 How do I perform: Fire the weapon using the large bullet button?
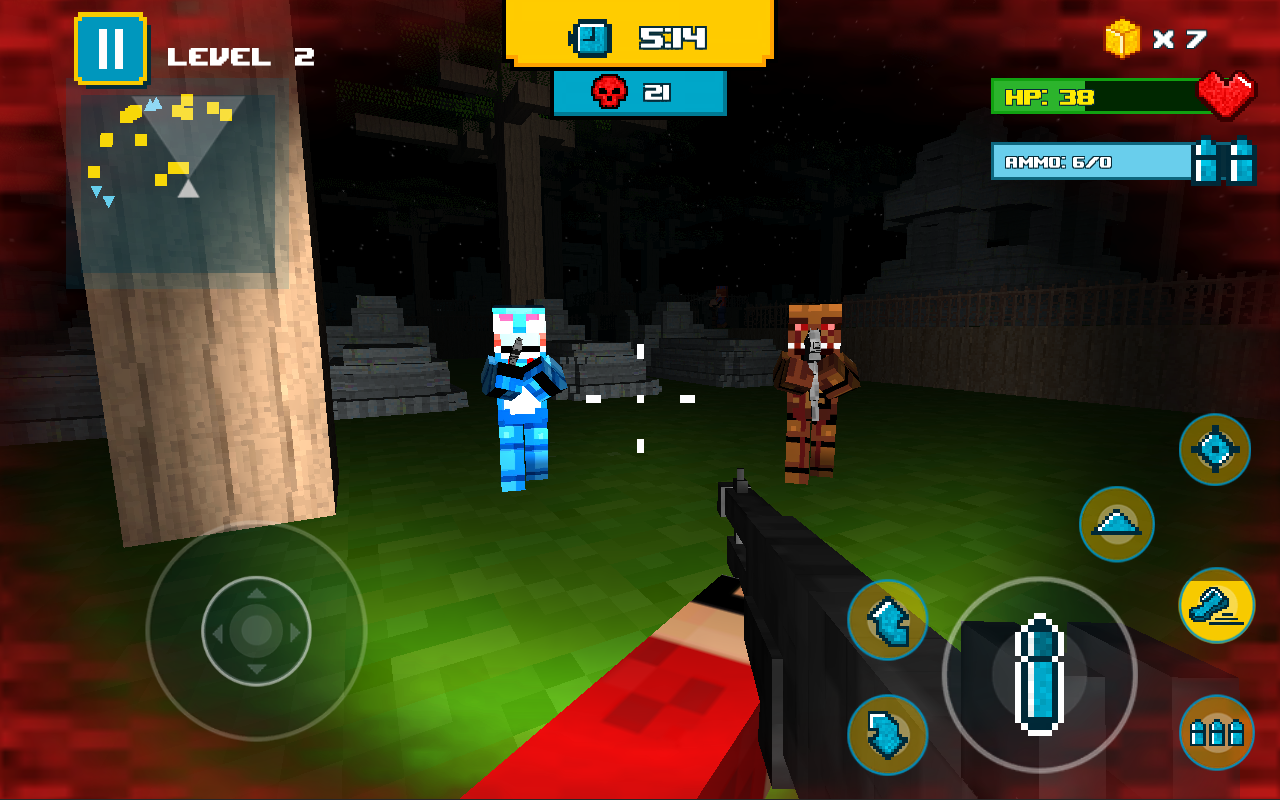[1040, 676]
